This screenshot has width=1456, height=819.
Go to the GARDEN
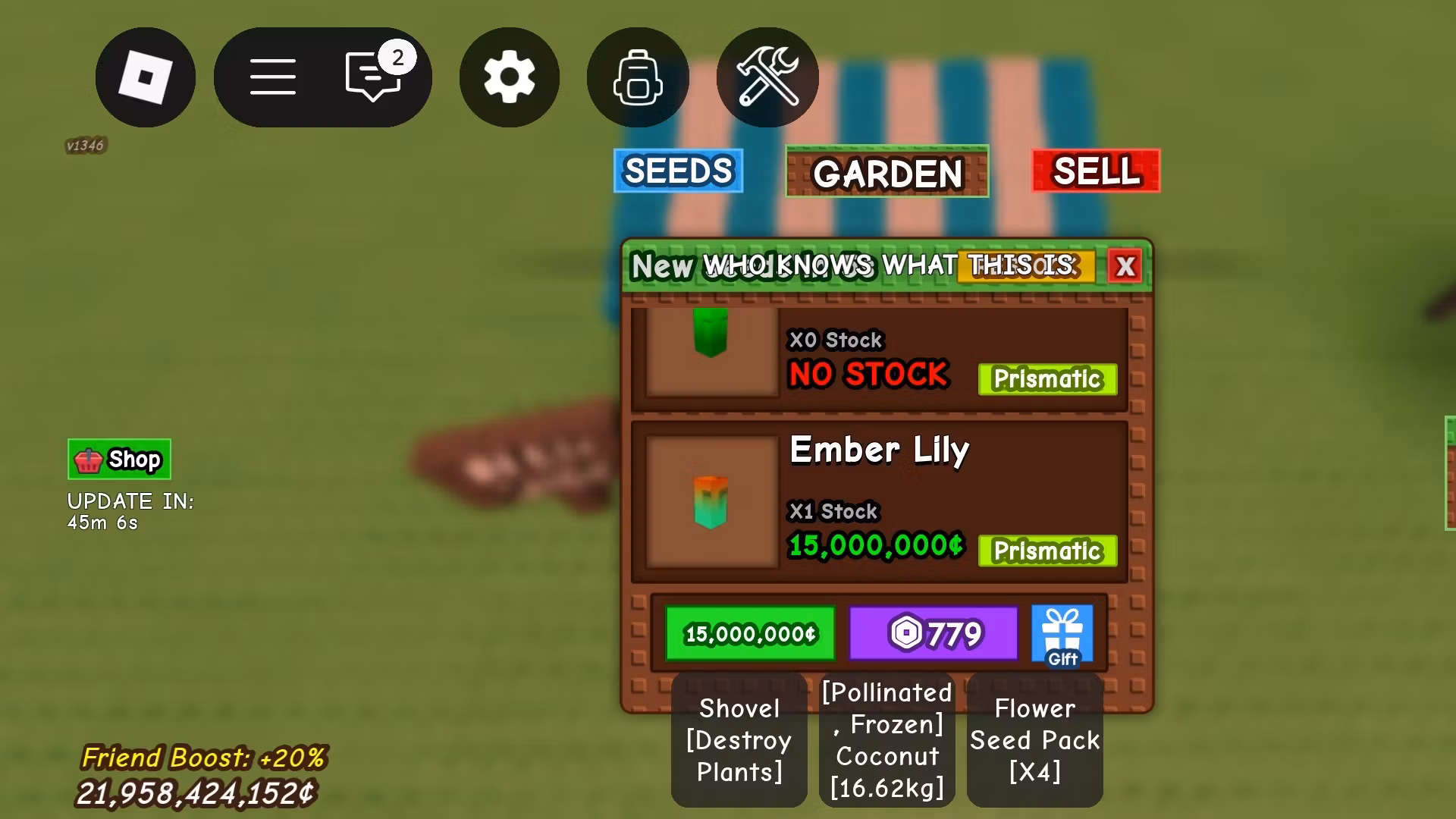coord(886,172)
